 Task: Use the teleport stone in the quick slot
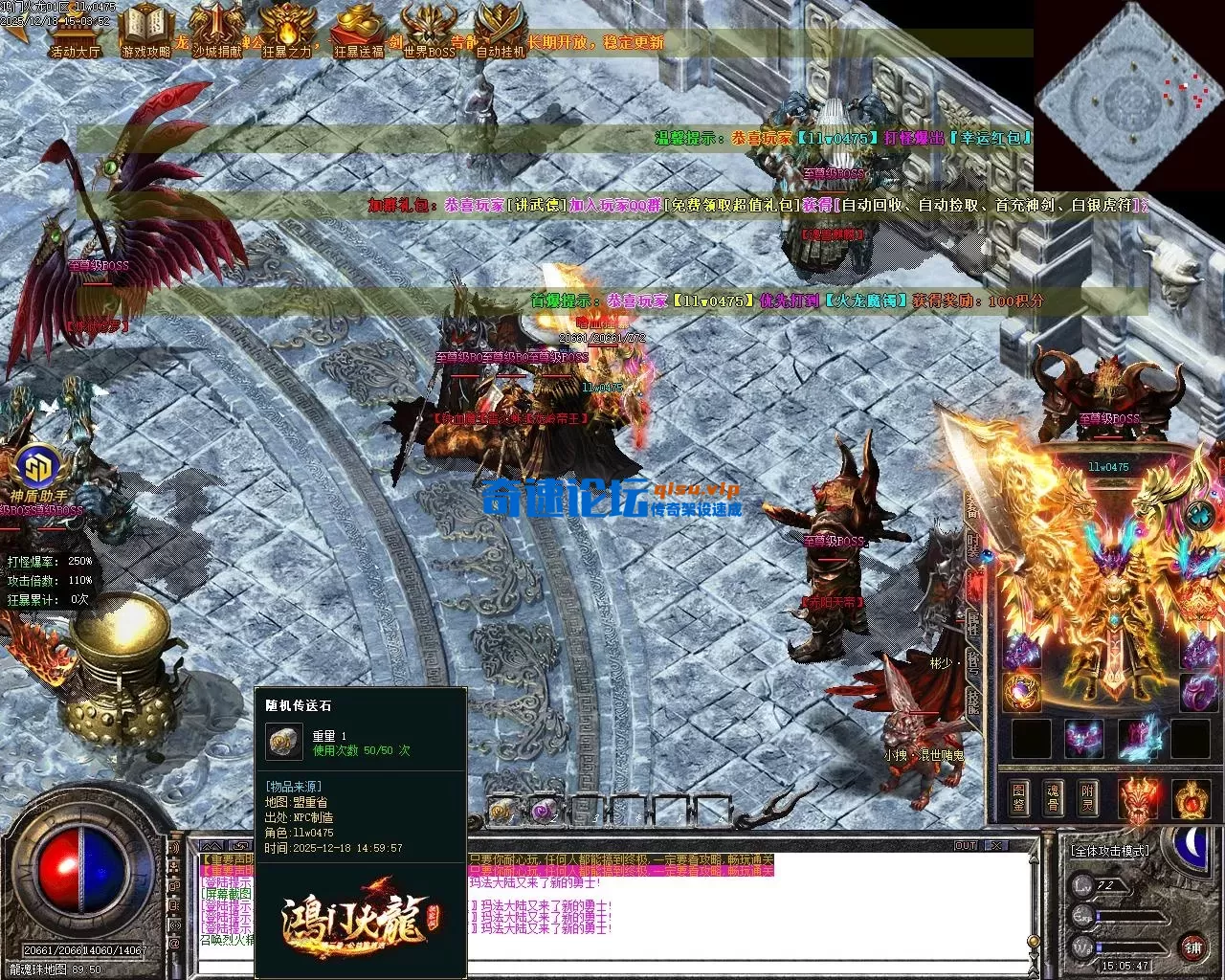tap(502, 812)
